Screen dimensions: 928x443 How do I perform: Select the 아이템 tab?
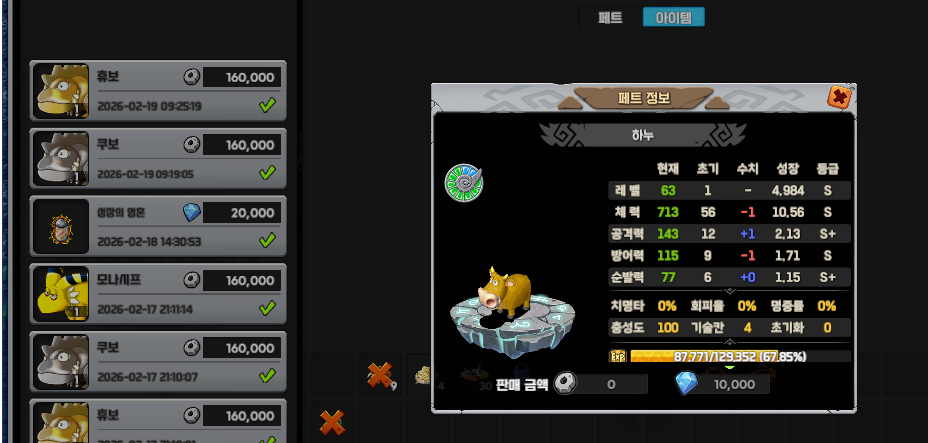click(673, 17)
